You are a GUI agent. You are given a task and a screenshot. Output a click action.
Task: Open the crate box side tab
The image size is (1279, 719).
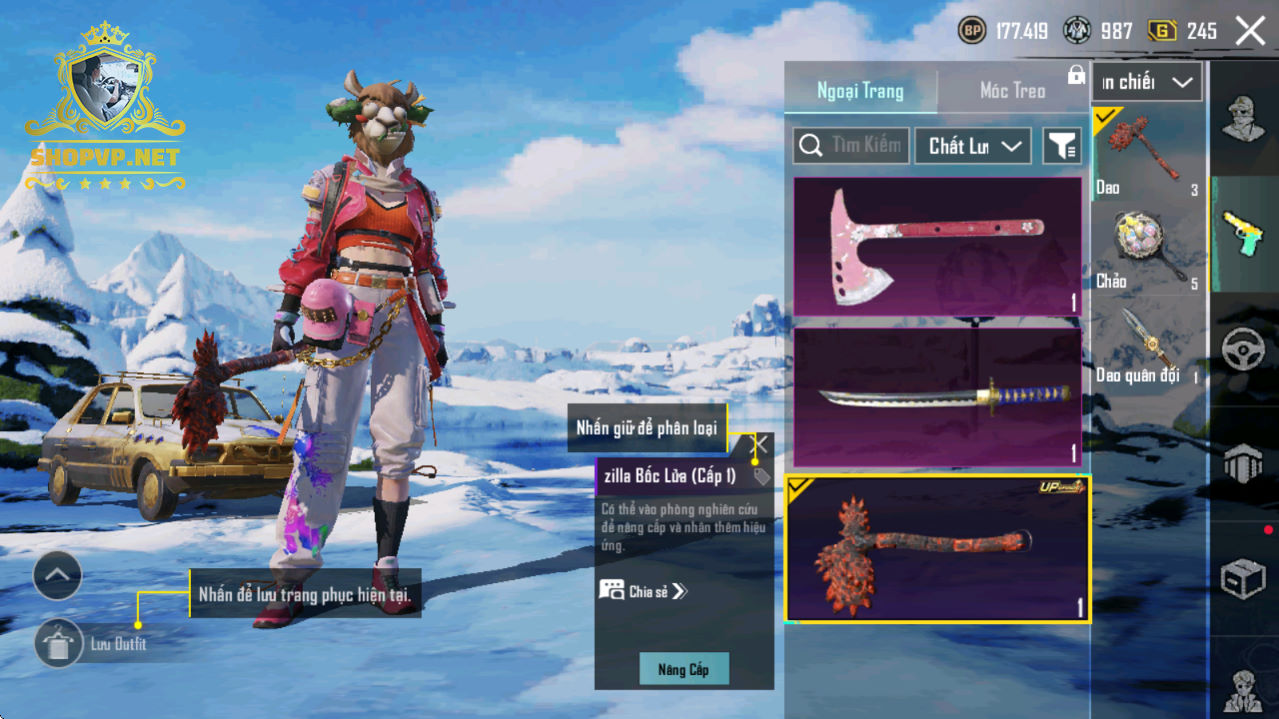(1243, 578)
